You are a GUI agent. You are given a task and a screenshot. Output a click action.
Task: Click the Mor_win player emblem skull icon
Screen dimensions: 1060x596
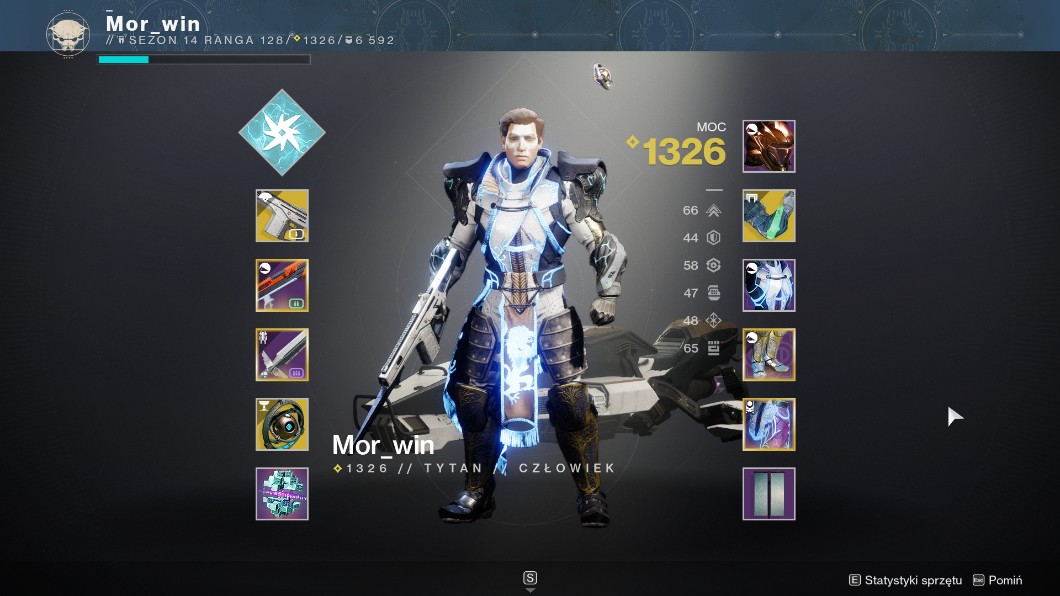coord(68,33)
